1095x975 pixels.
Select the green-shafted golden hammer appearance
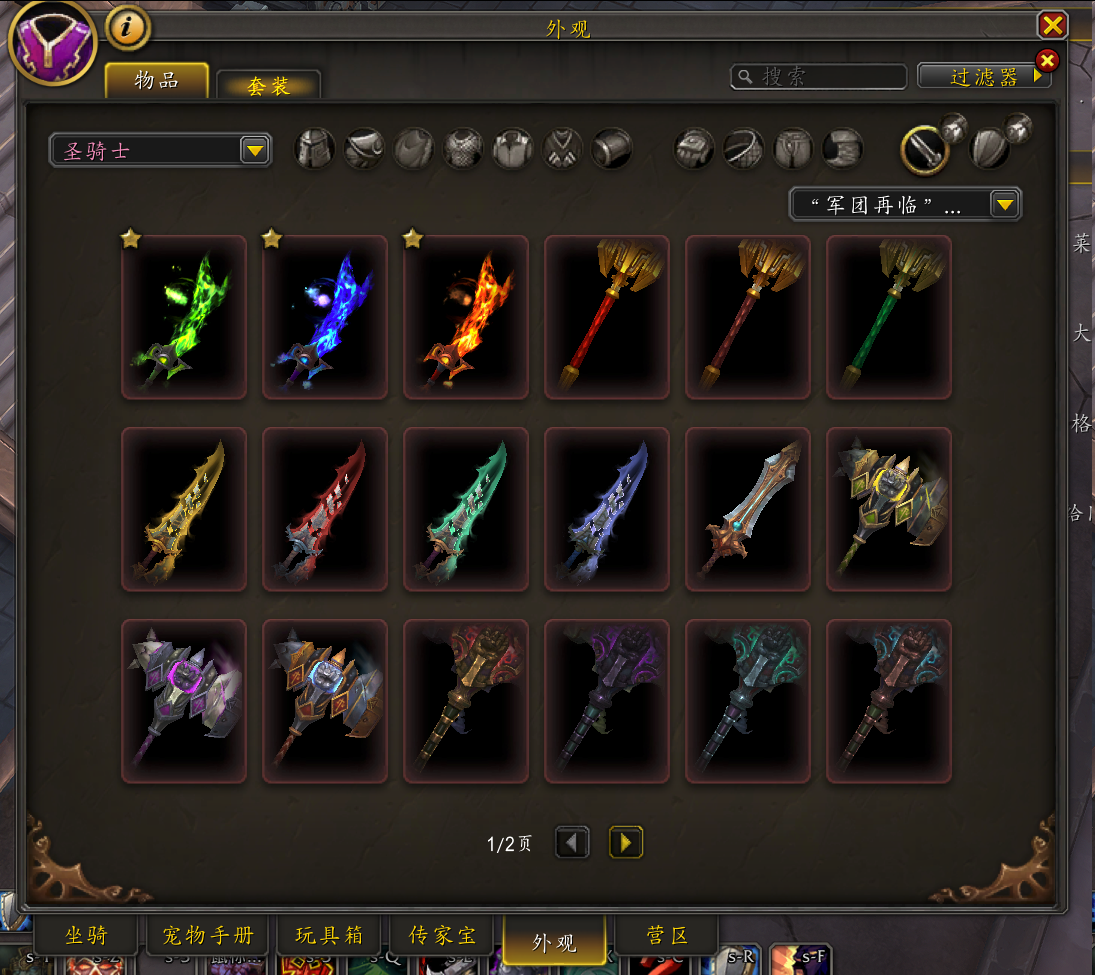coord(888,318)
